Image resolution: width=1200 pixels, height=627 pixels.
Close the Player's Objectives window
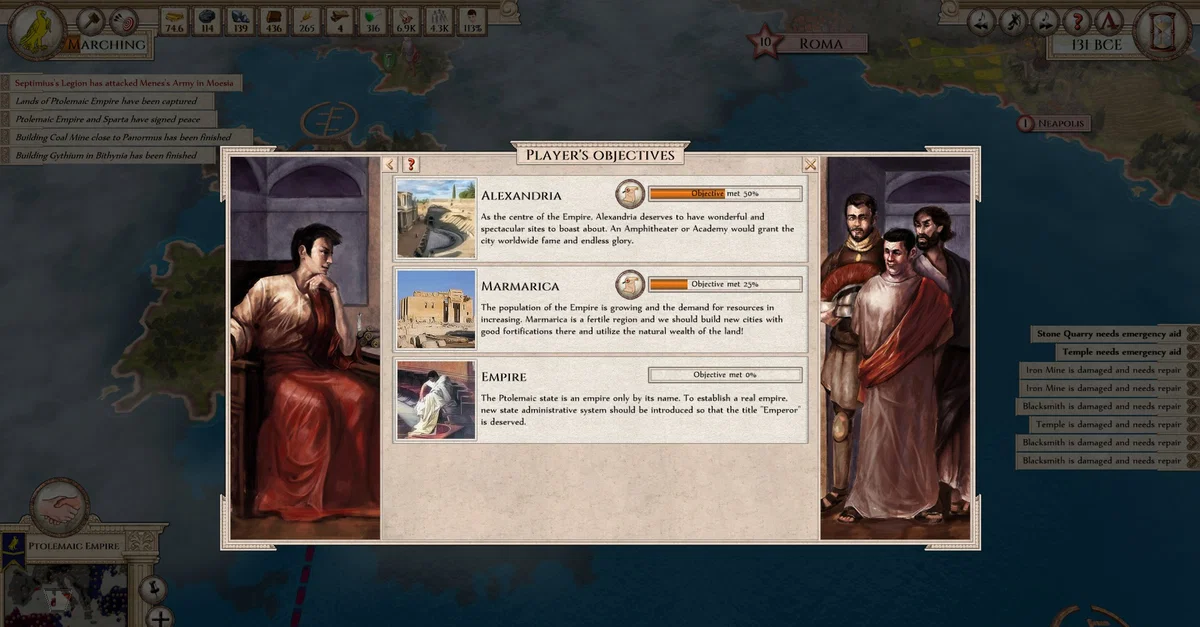(x=810, y=165)
